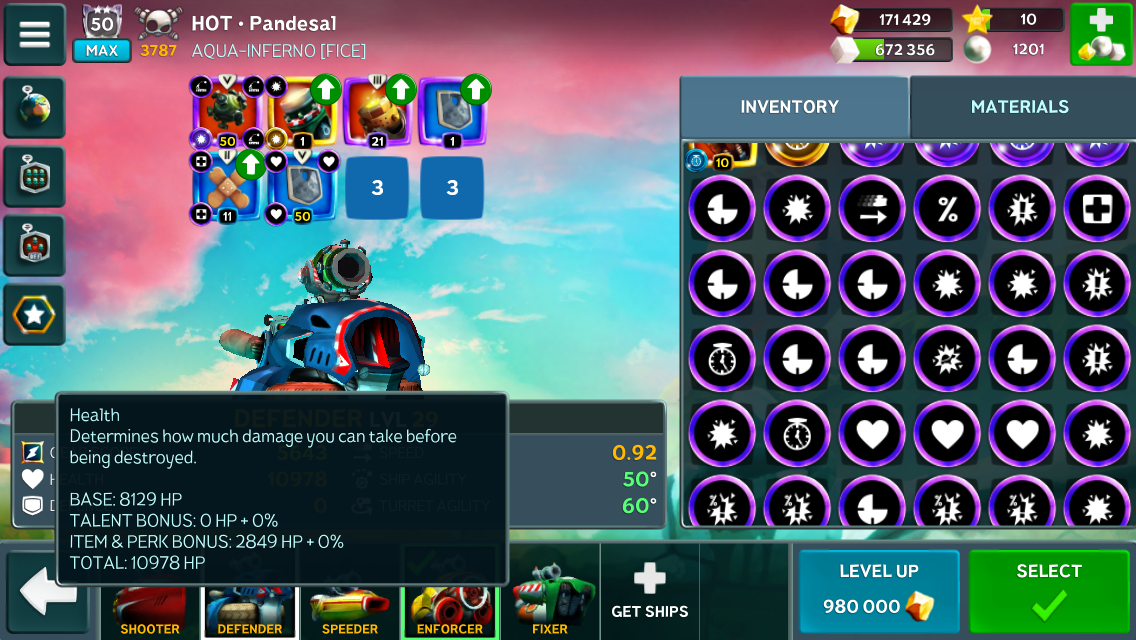Open the star badge side menu
The height and width of the screenshot is (640, 1136).
tap(35, 315)
